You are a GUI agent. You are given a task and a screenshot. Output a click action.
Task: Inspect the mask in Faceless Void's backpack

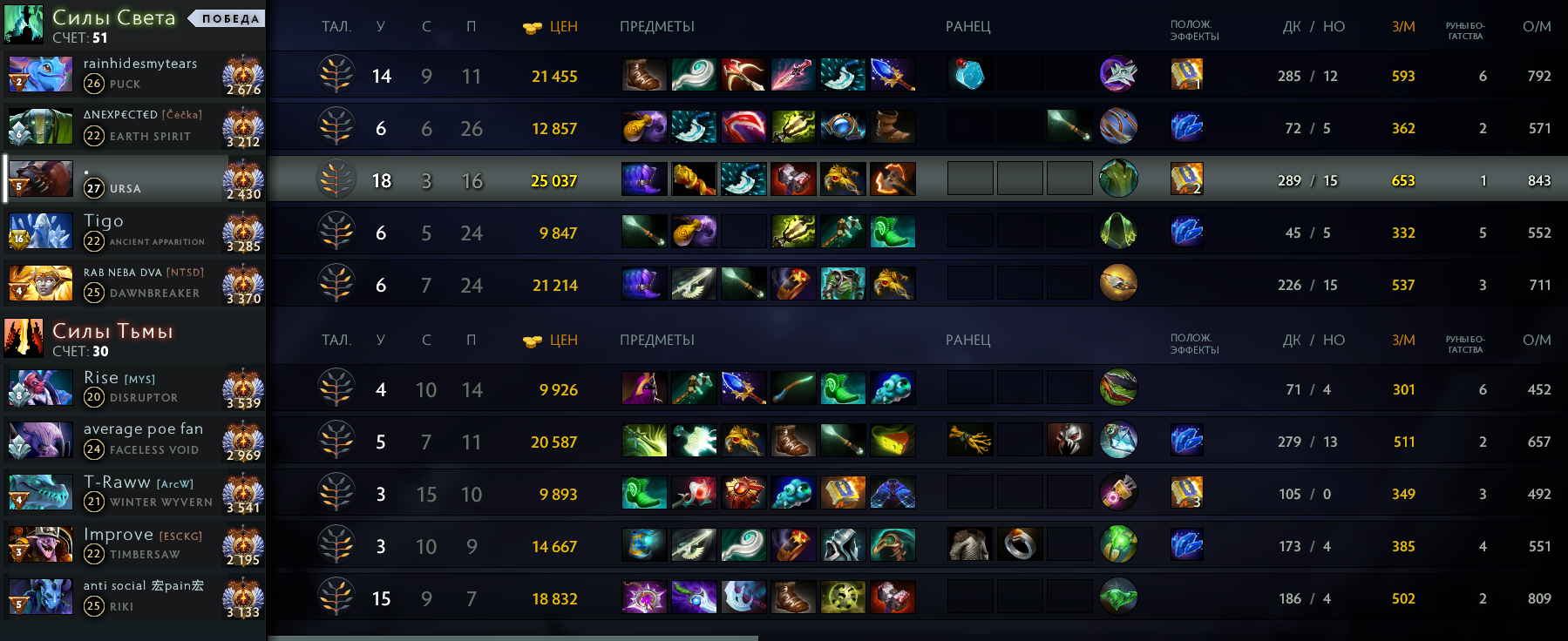click(x=1069, y=441)
